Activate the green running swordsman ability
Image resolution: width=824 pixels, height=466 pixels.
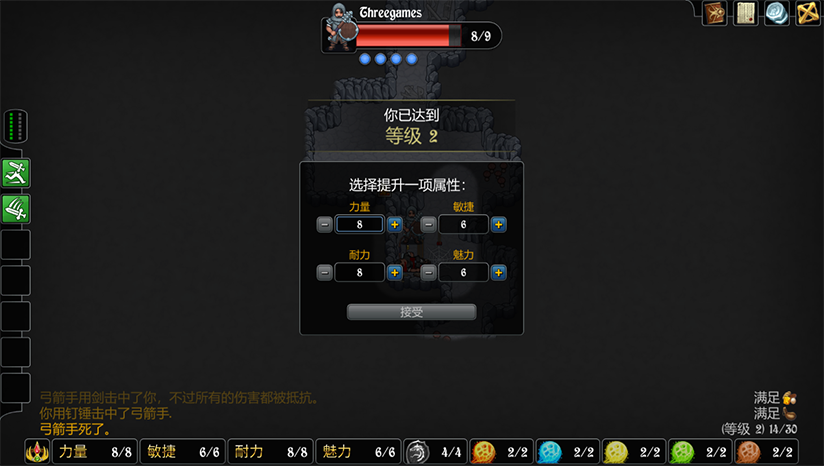click(16, 173)
